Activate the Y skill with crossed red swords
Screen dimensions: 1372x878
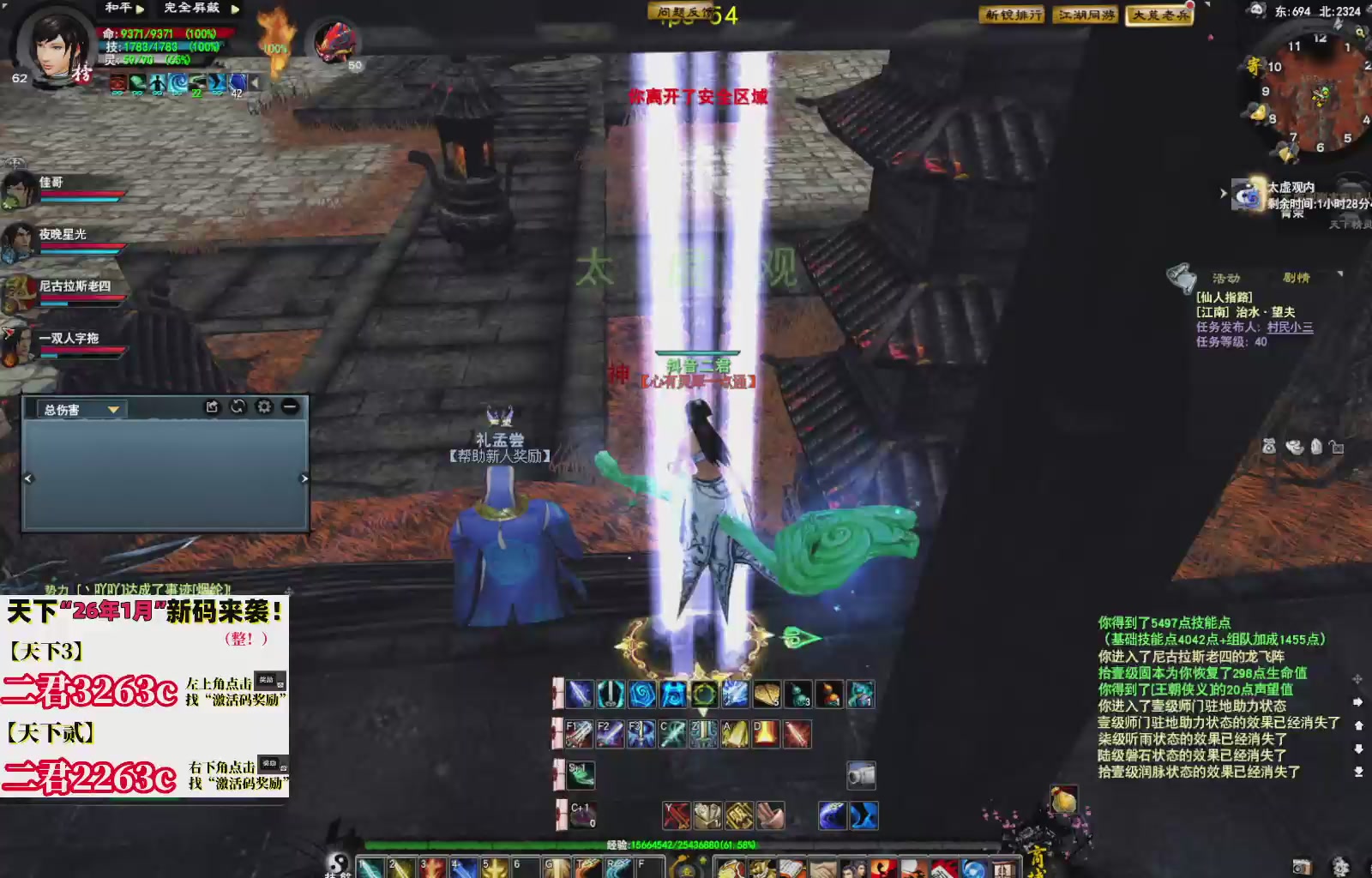[x=675, y=815]
